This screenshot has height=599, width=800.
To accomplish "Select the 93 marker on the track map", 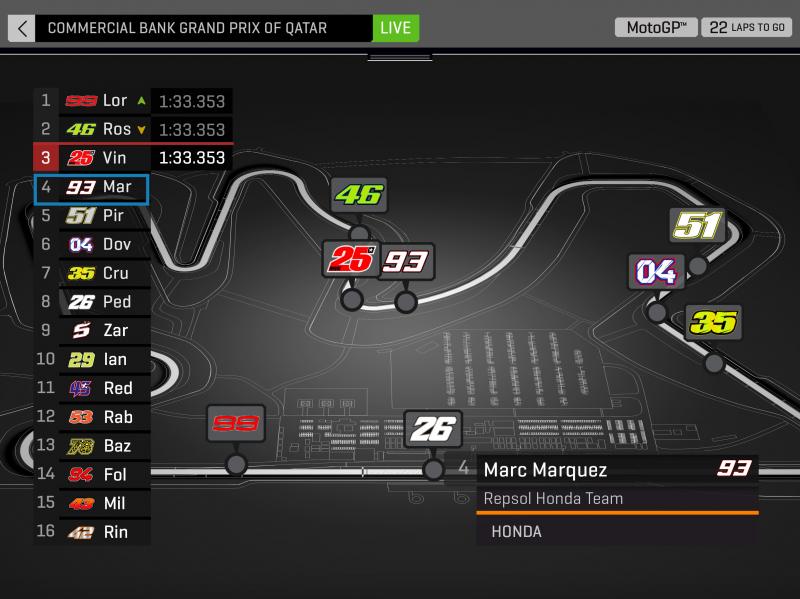I will [406, 262].
